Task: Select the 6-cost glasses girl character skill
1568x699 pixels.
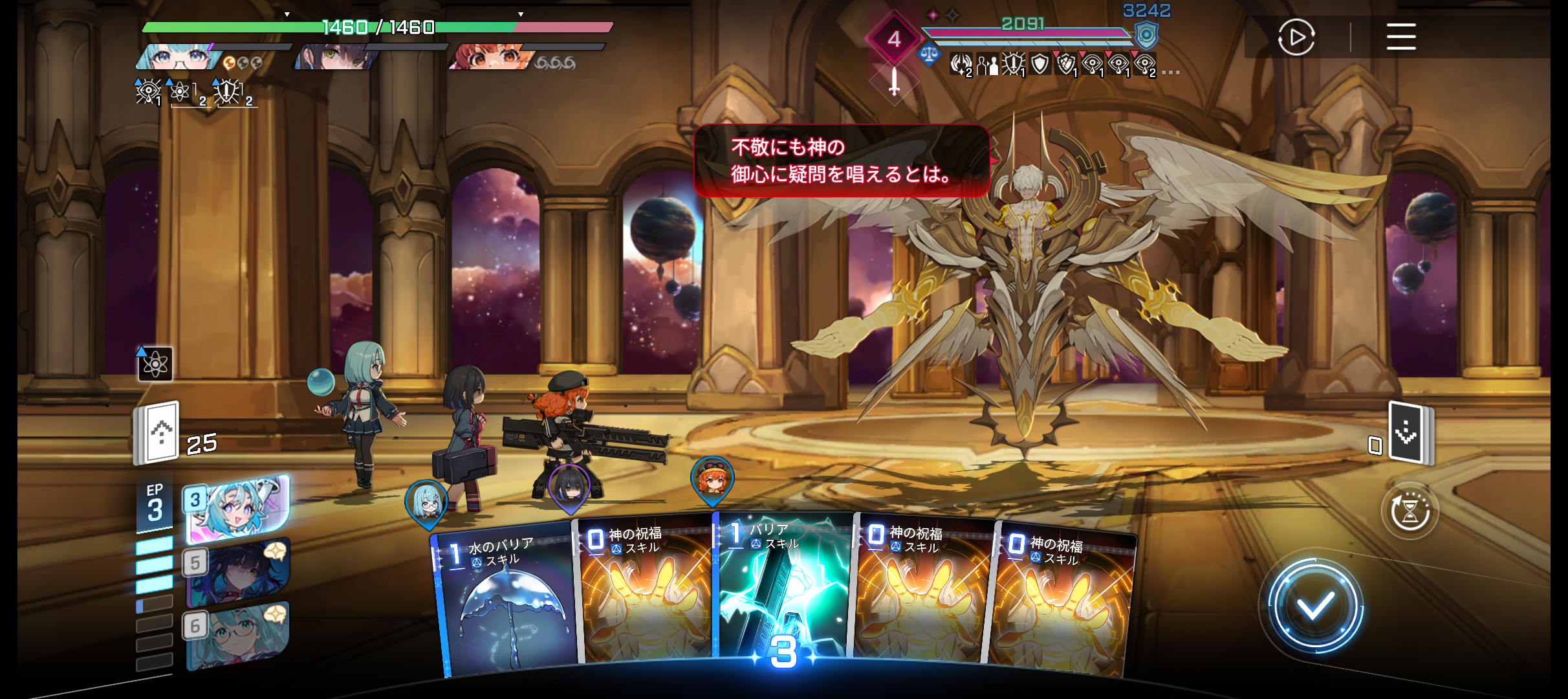Action: click(x=237, y=635)
